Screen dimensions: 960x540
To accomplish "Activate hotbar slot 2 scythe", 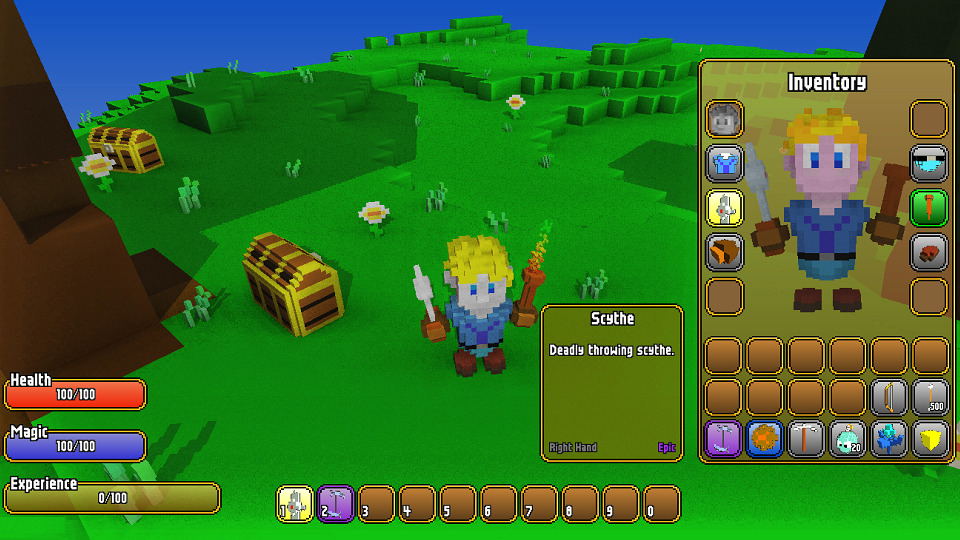I will [336, 504].
